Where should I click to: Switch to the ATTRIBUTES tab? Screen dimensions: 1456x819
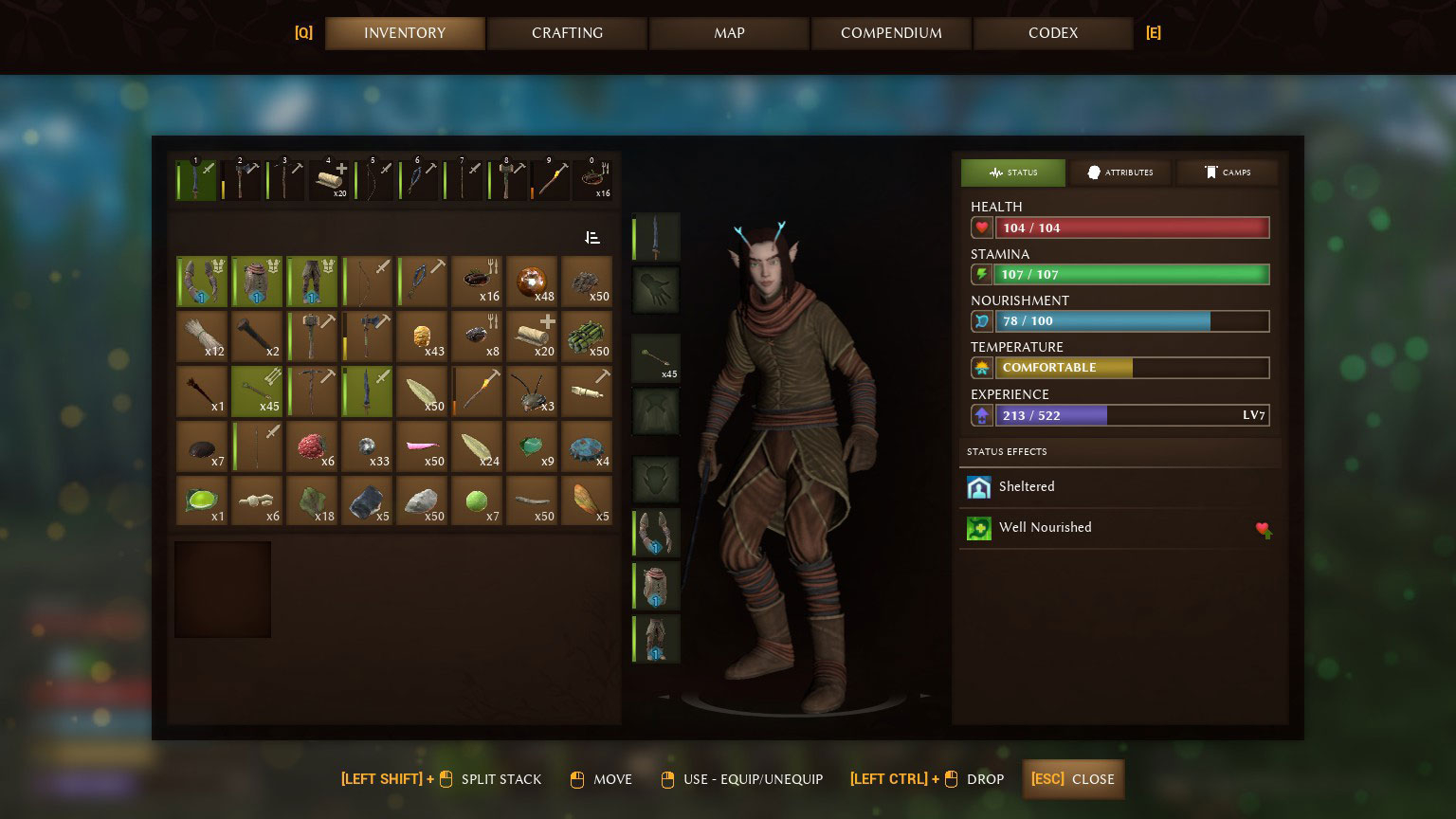pos(1119,173)
